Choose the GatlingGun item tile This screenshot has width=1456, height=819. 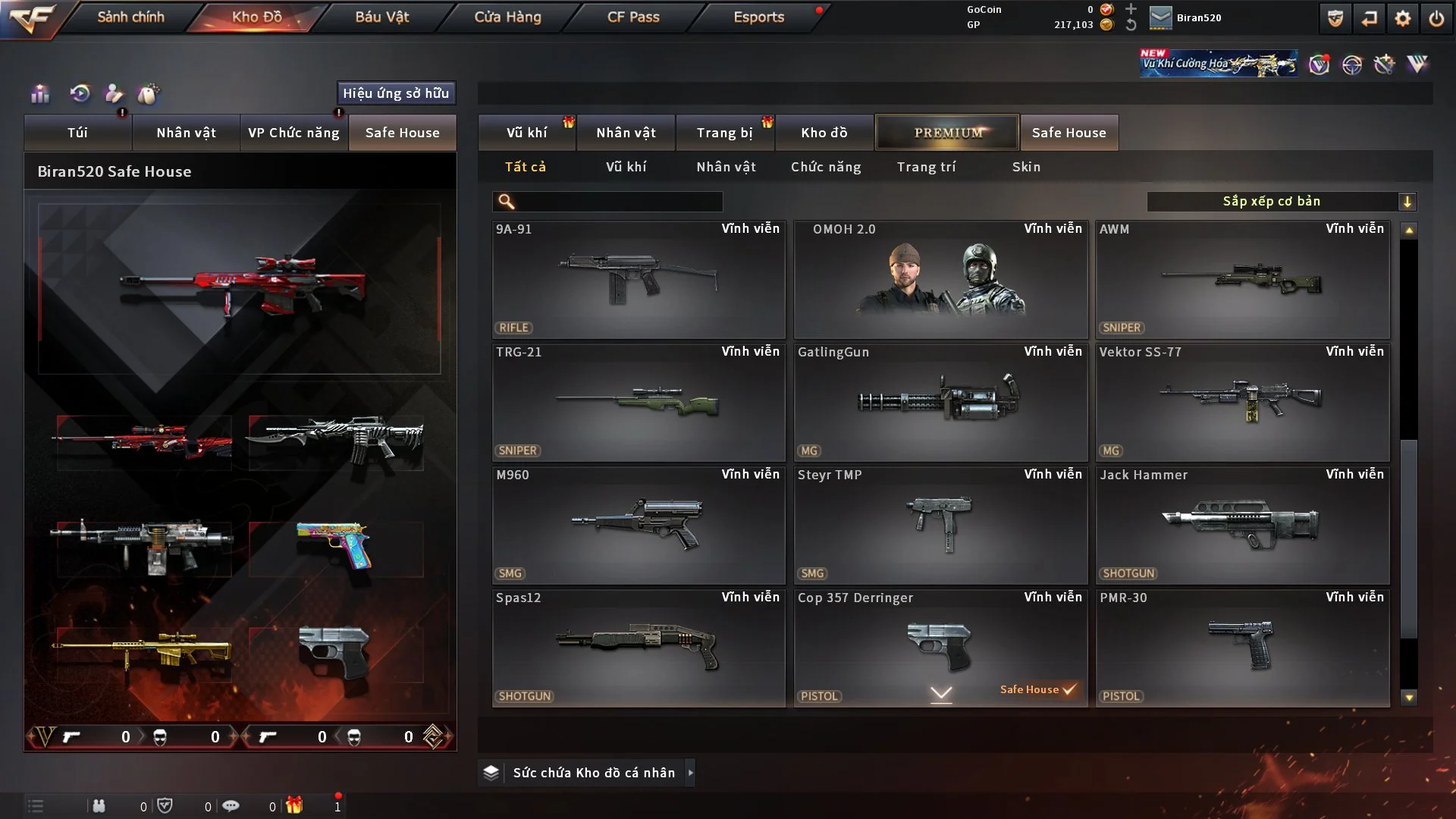coord(940,403)
